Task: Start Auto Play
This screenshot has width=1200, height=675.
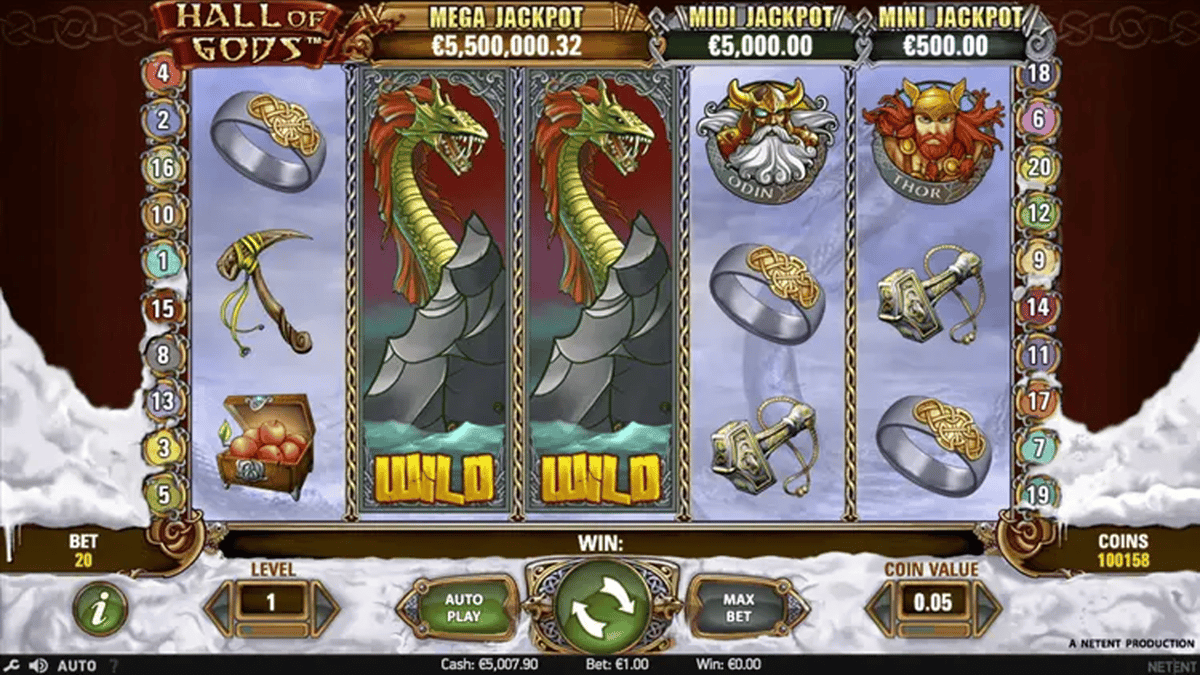Action: pos(462,607)
